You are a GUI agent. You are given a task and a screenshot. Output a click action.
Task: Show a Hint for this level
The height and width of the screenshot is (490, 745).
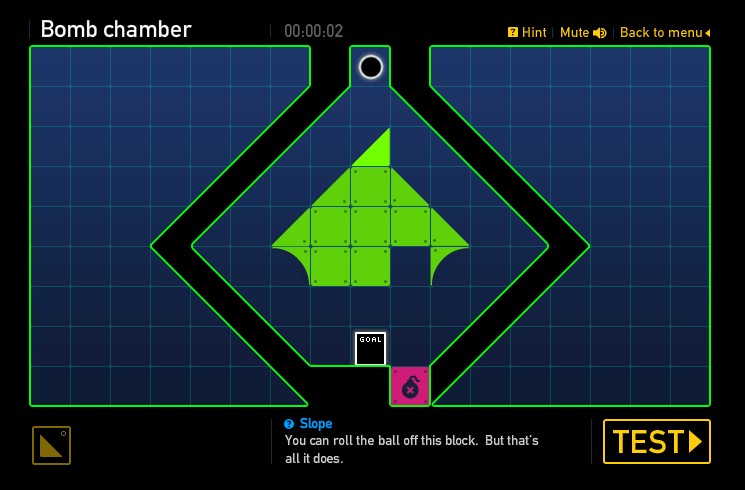click(x=527, y=33)
